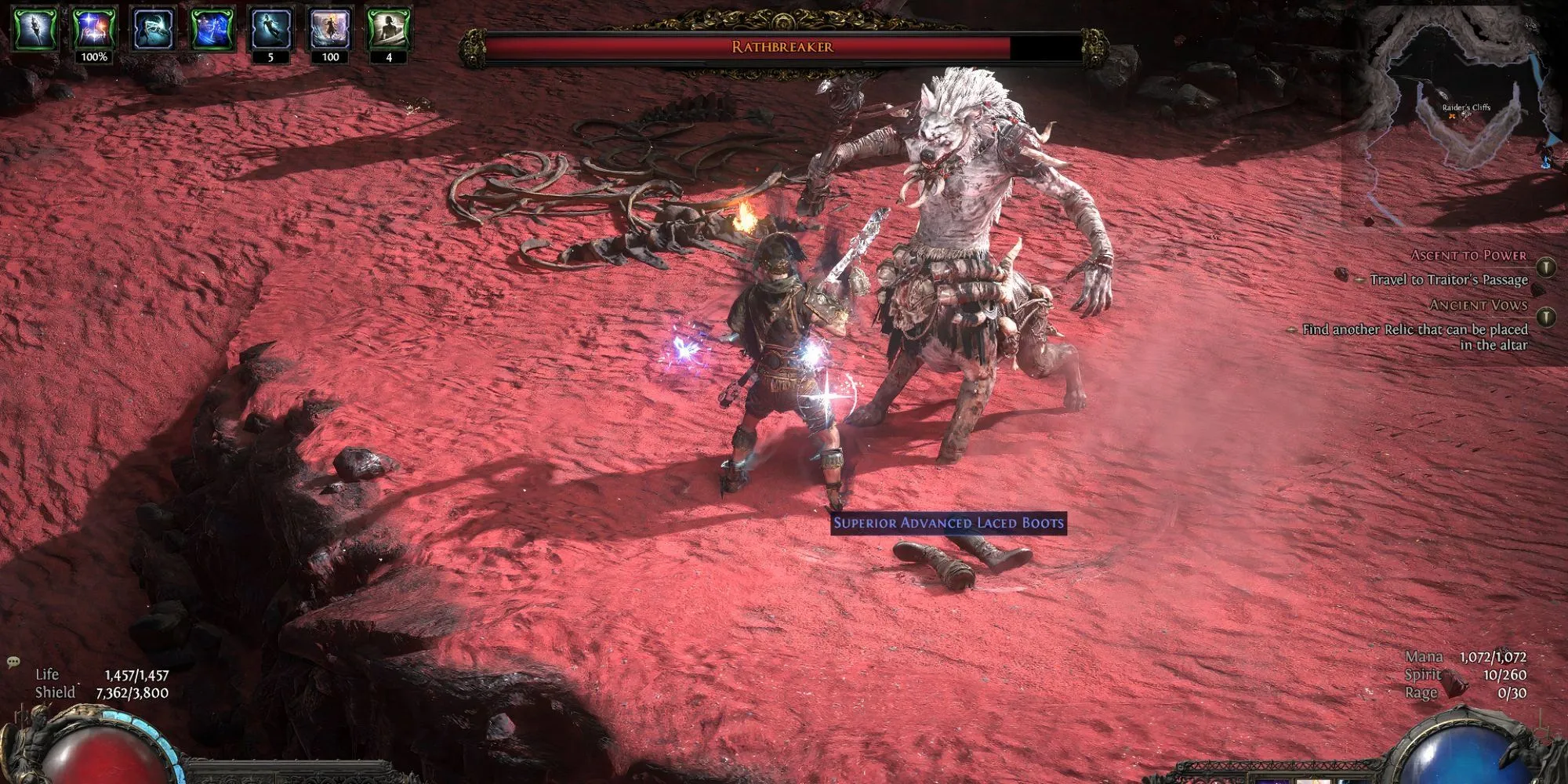Screen dimensions: 1568x784
Task: Select the blue swirling energy buff icon
Action: click(212, 28)
